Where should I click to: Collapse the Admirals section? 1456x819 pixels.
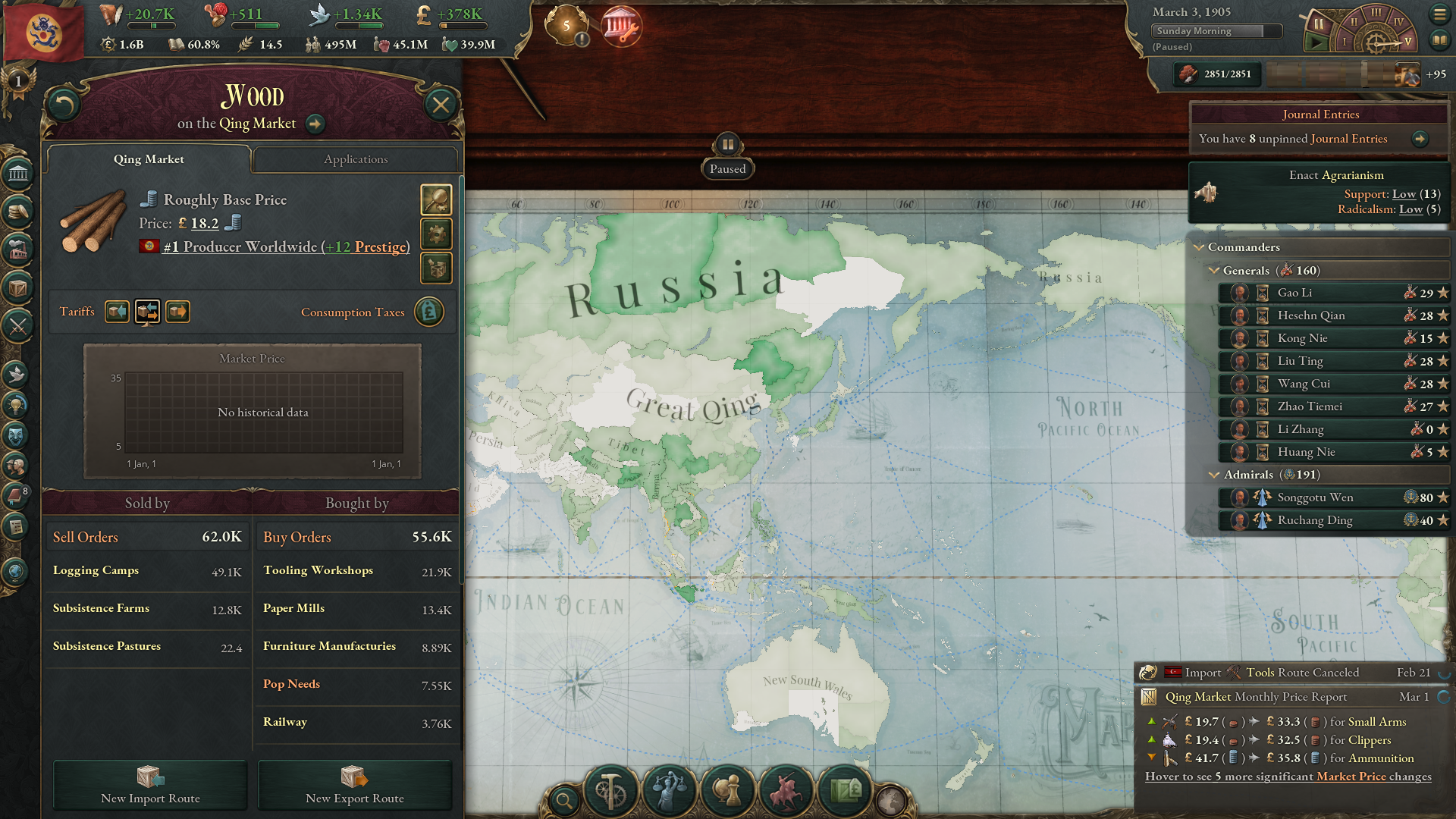1213,474
